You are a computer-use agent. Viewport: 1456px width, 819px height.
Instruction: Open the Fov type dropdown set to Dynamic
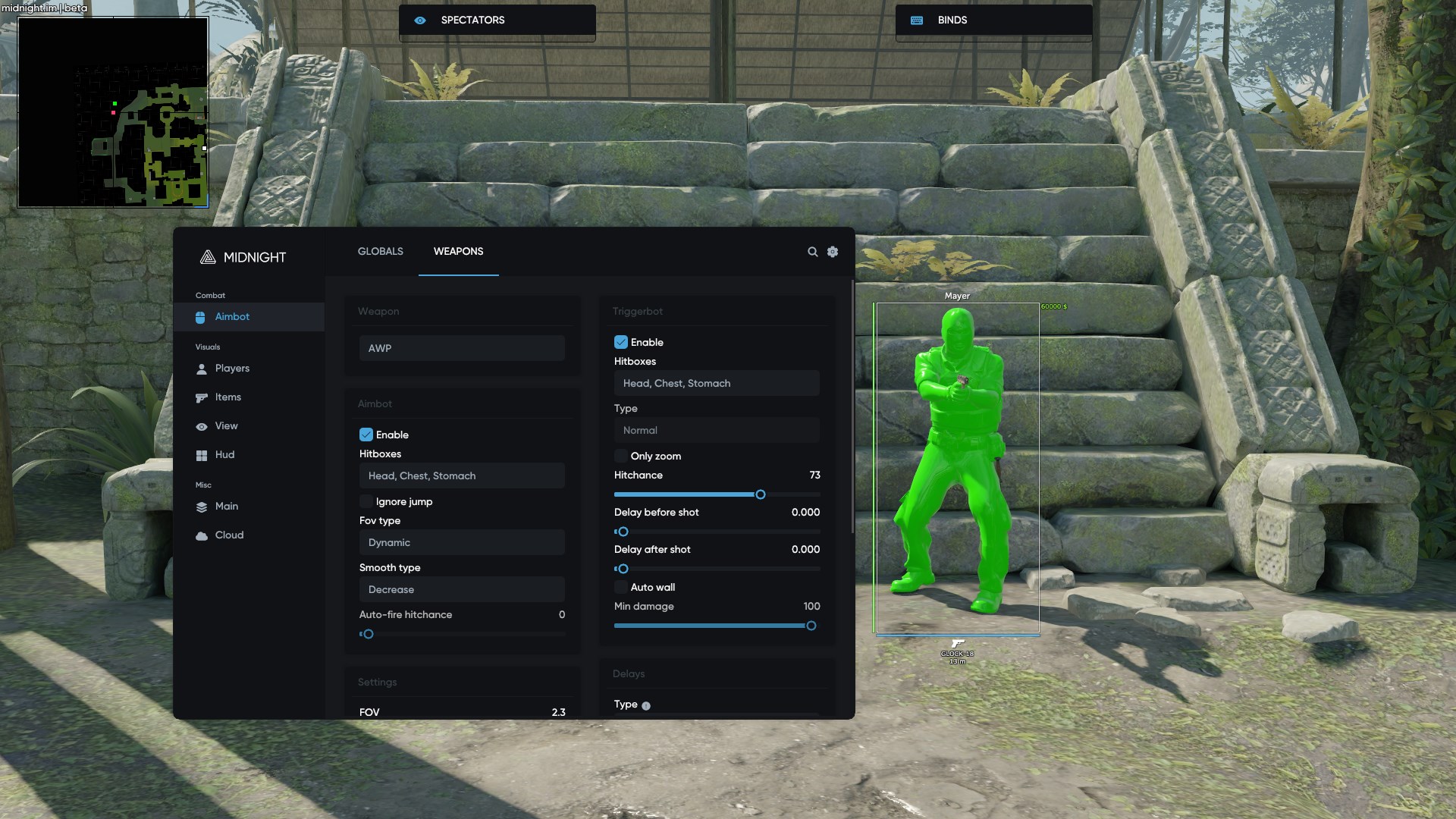pyautogui.click(x=461, y=542)
